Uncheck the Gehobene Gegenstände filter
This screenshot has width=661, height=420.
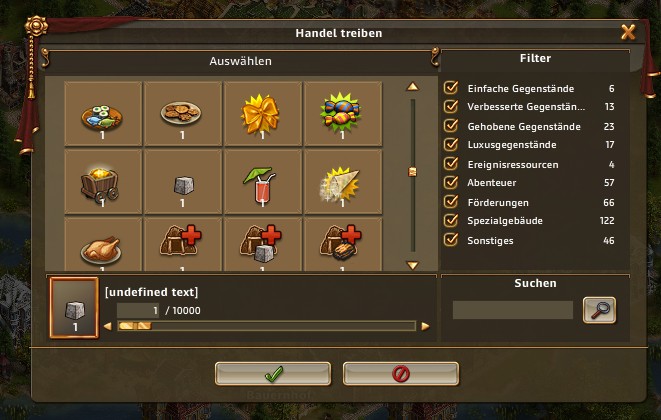451,126
